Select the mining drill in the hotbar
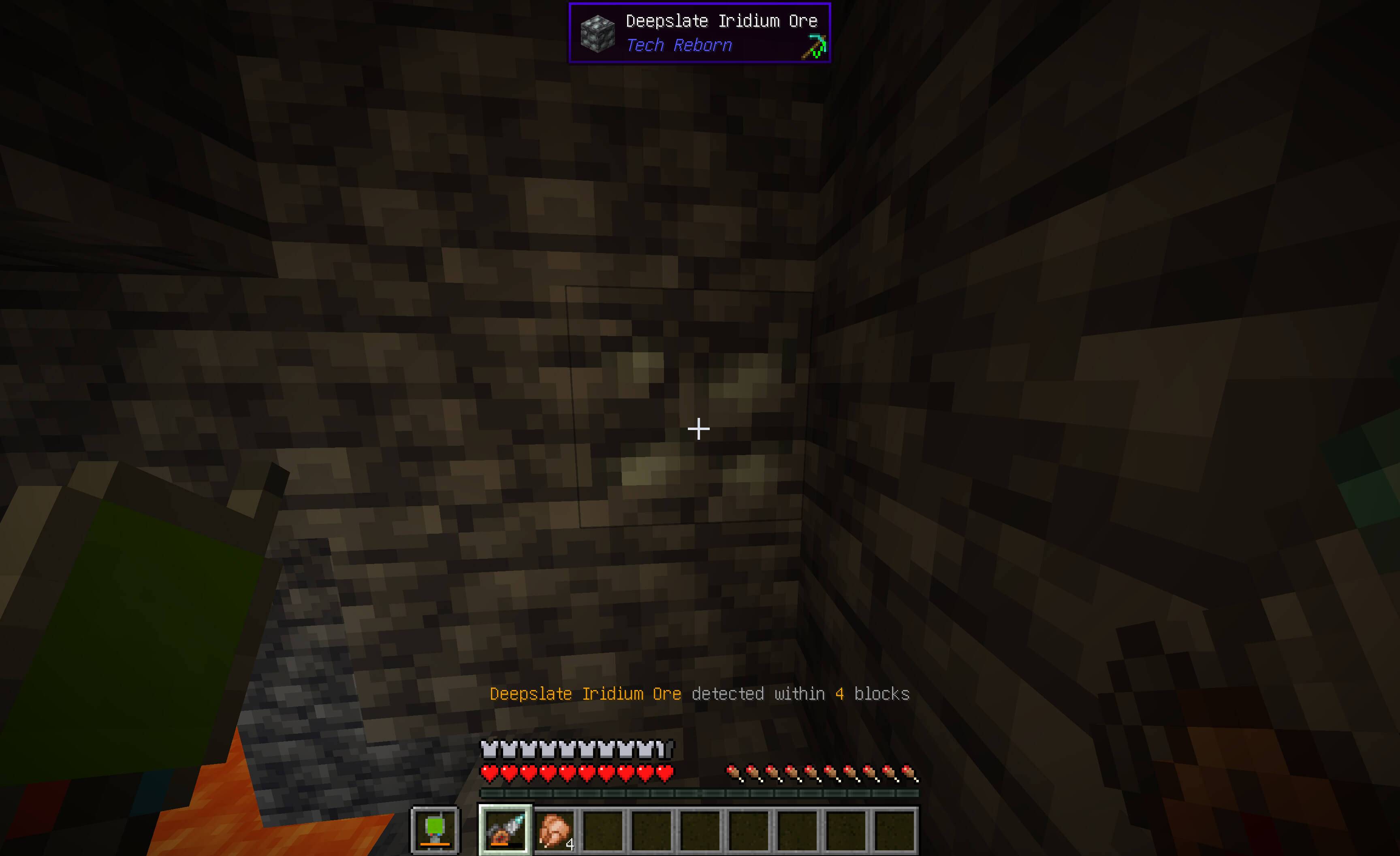 click(x=506, y=830)
